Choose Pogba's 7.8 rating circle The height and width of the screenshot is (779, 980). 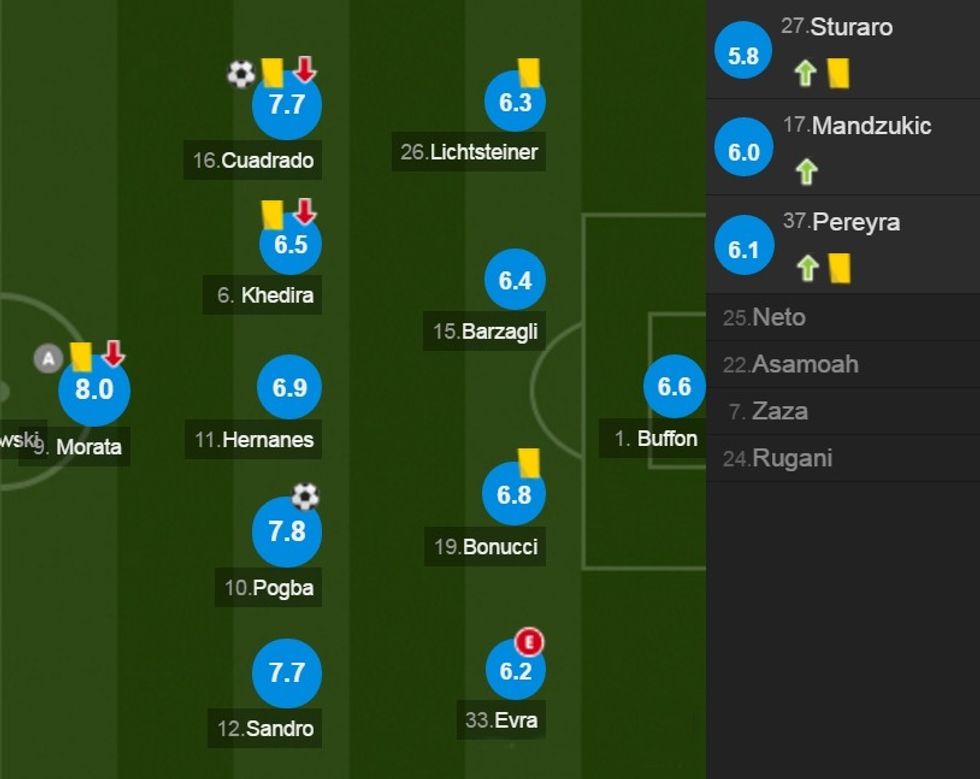287,531
